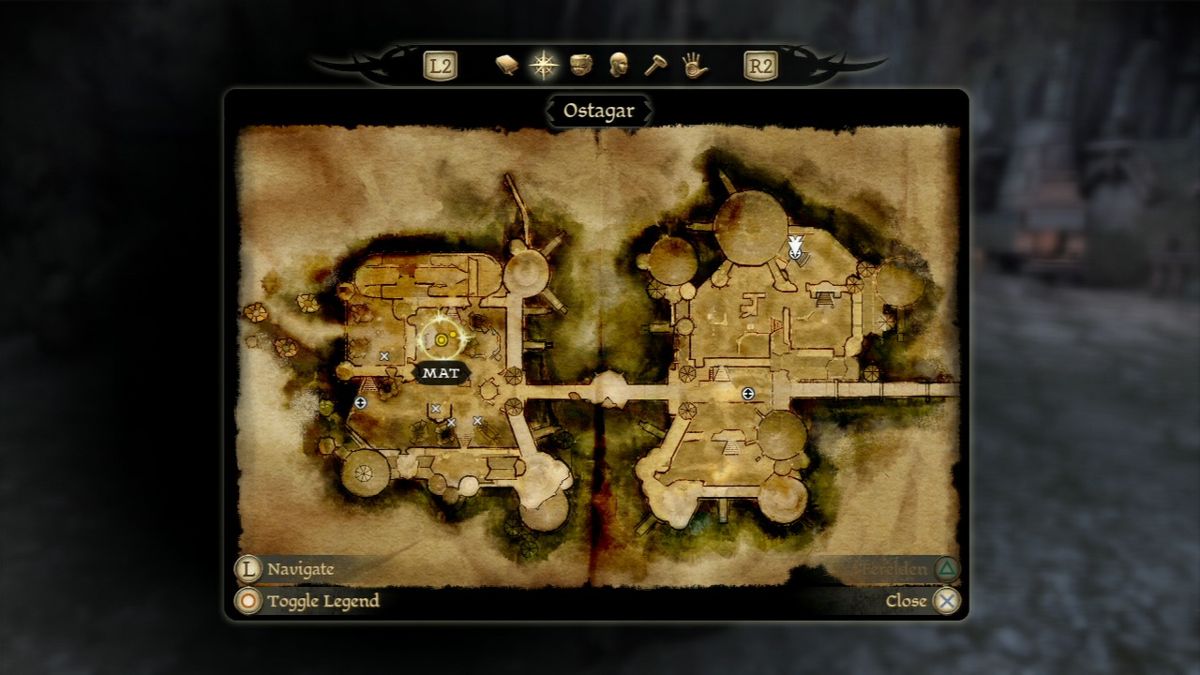Select the white arrow map marker
1200x675 pixels.
pyautogui.click(x=795, y=248)
